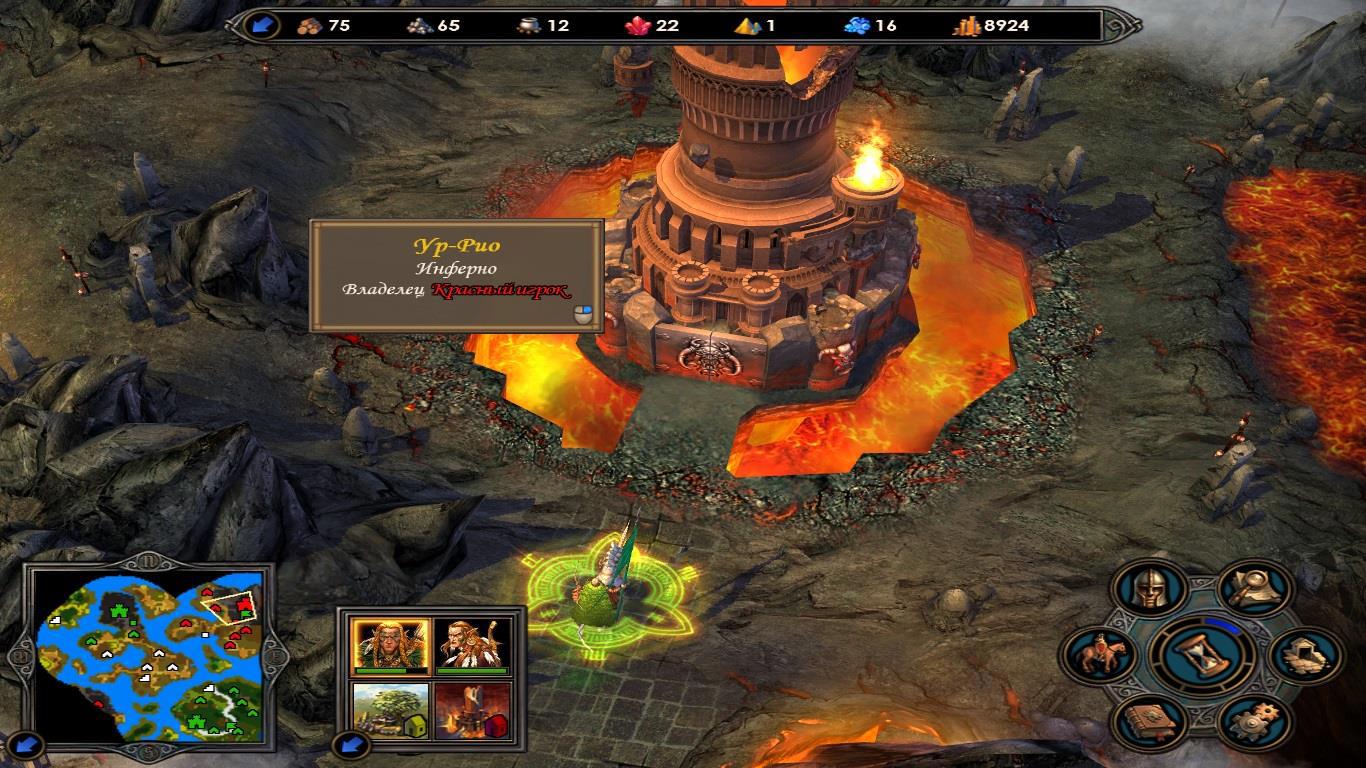Open the burning Inferno town thumbnail
The image size is (1366, 768).
click(473, 711)
